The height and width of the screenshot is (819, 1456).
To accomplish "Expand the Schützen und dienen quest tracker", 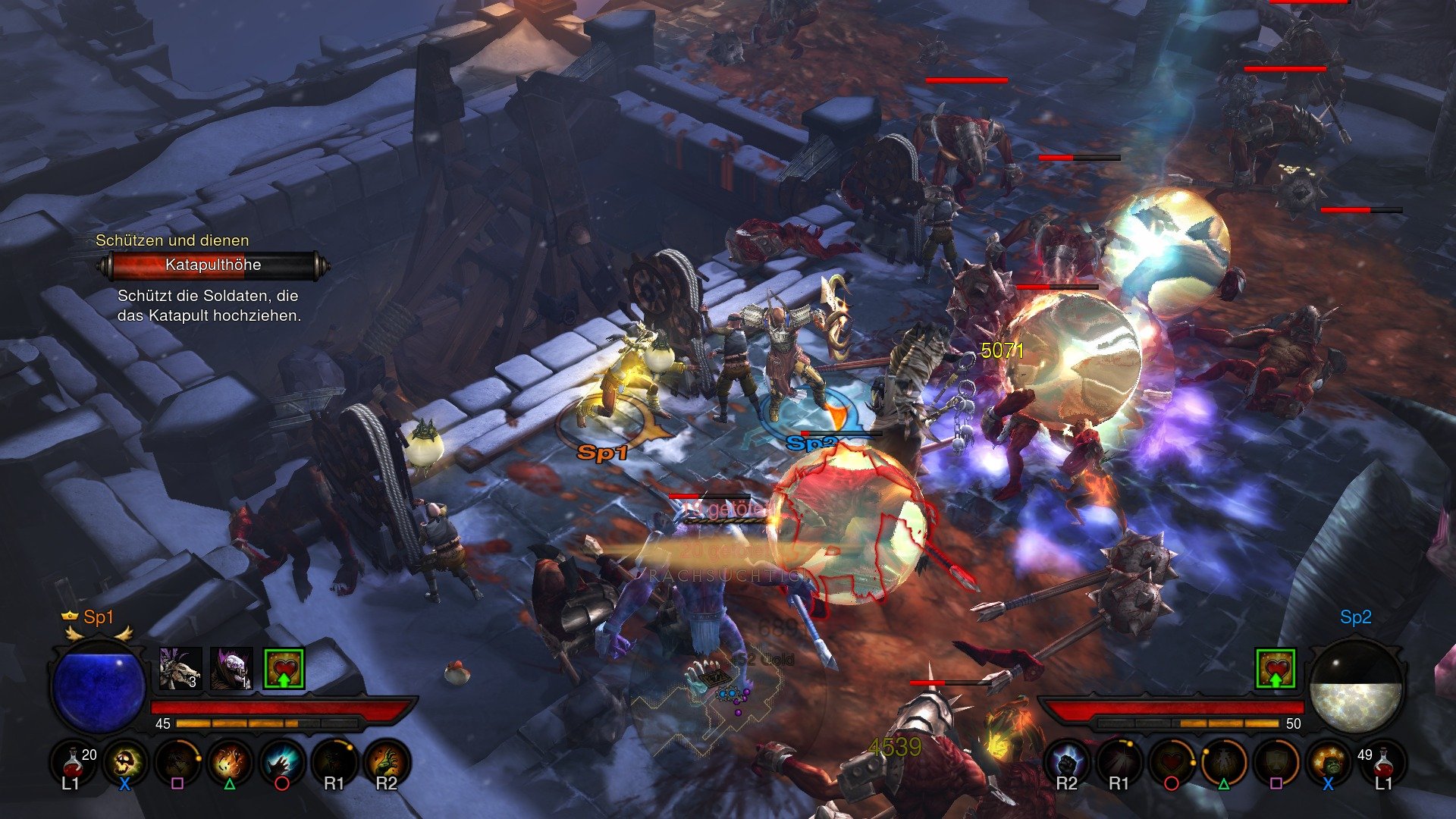I will (173, 240).
